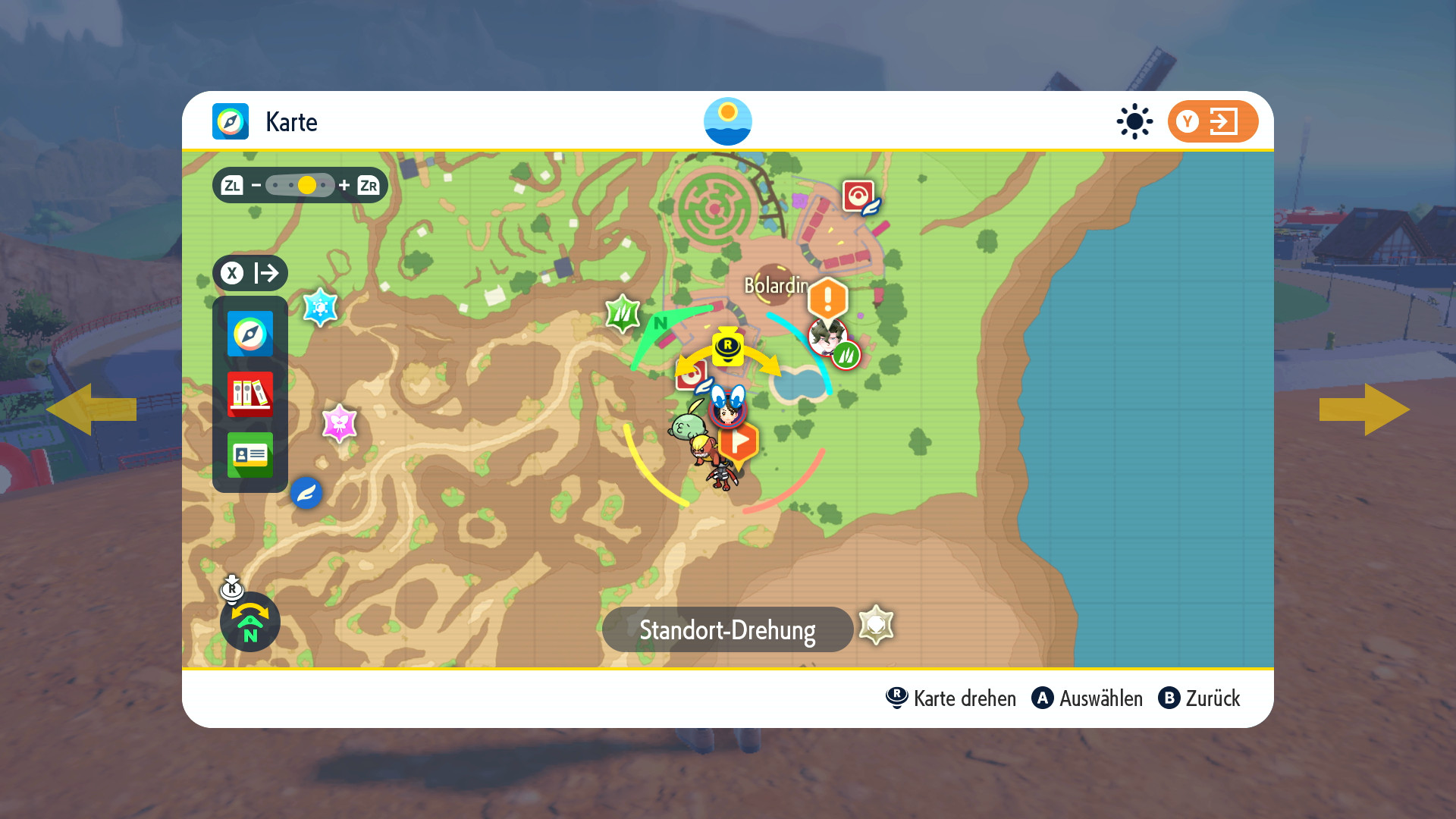The width and height of the screenshot is (1456, 819).
Task: Select the pink fairy-type Tera raid crystal
Action: (339, 423)
